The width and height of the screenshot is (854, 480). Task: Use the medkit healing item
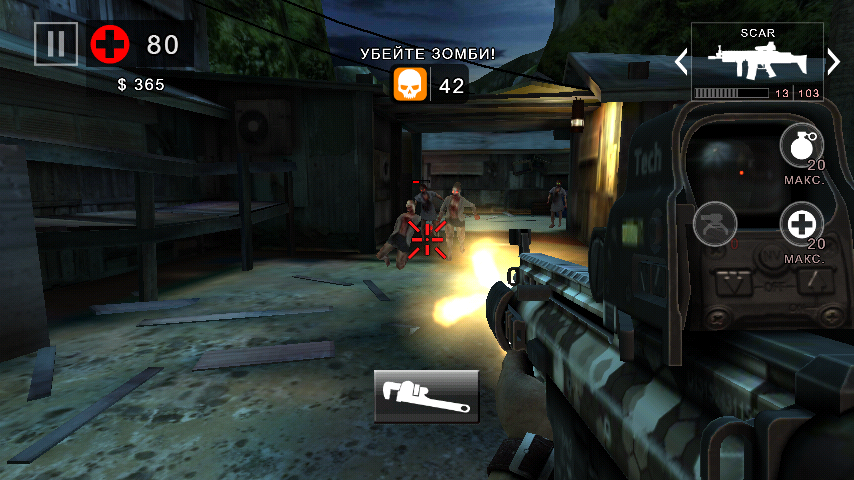pyautogui.click(x=802, y=224)
